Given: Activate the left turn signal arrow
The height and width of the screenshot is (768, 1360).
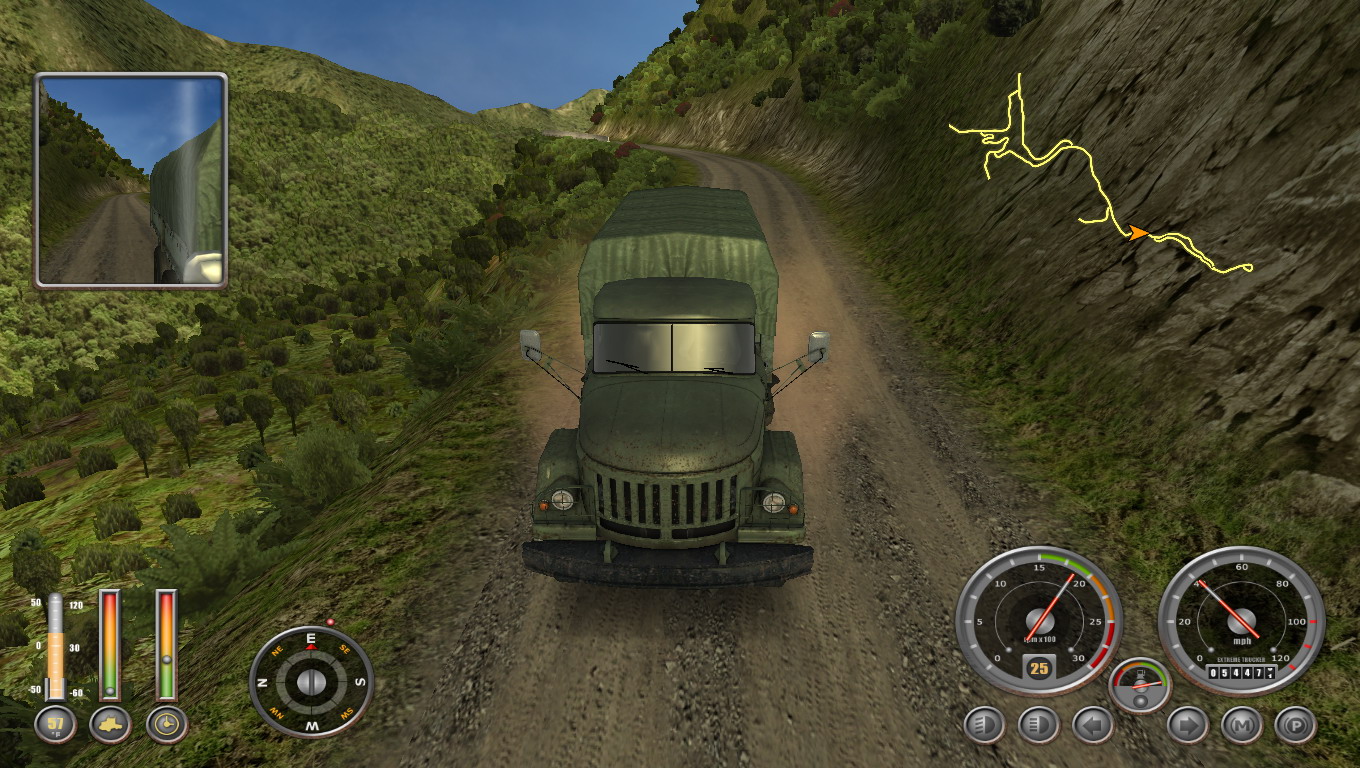Looking at the screenshot, I should tap(1091, 725).
